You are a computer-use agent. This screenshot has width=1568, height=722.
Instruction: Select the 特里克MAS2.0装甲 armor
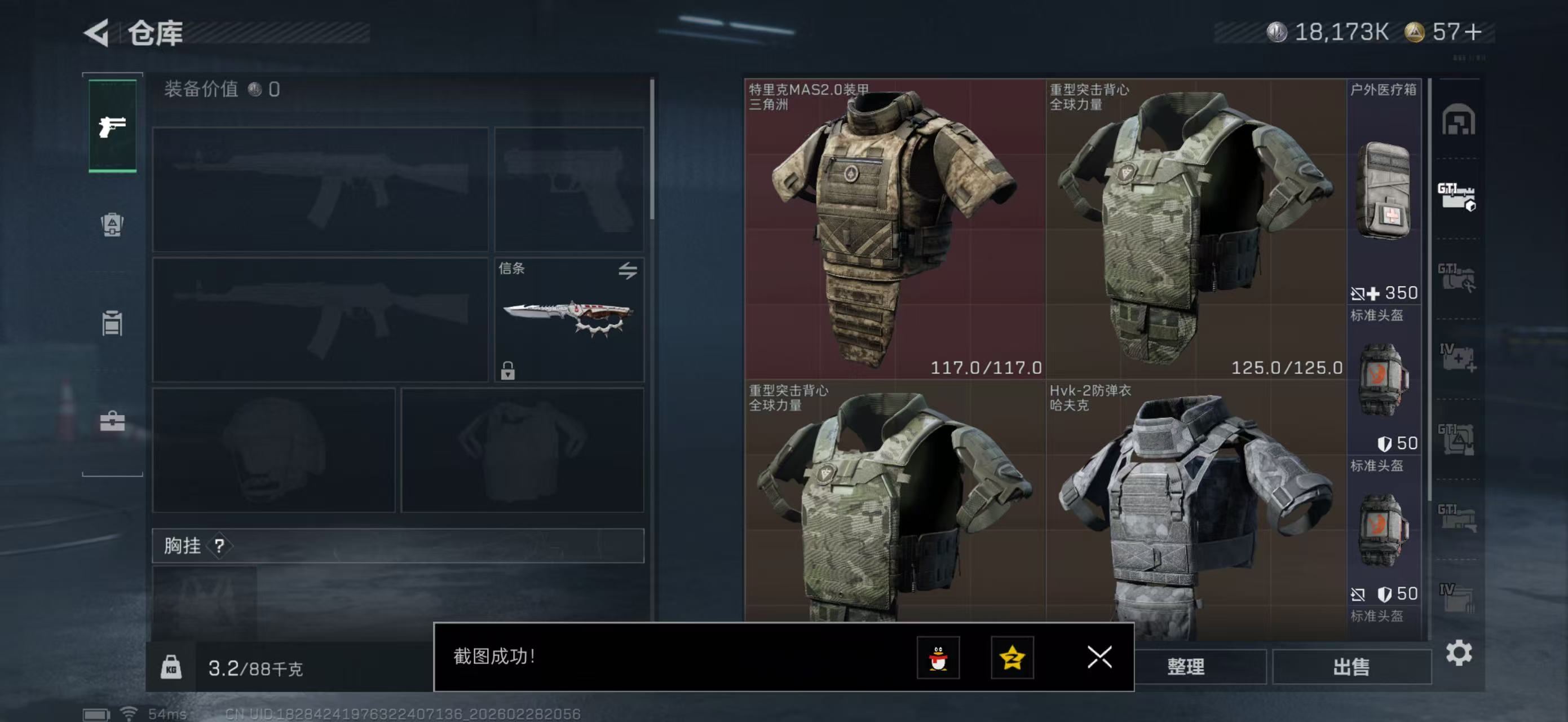point(895,229)
